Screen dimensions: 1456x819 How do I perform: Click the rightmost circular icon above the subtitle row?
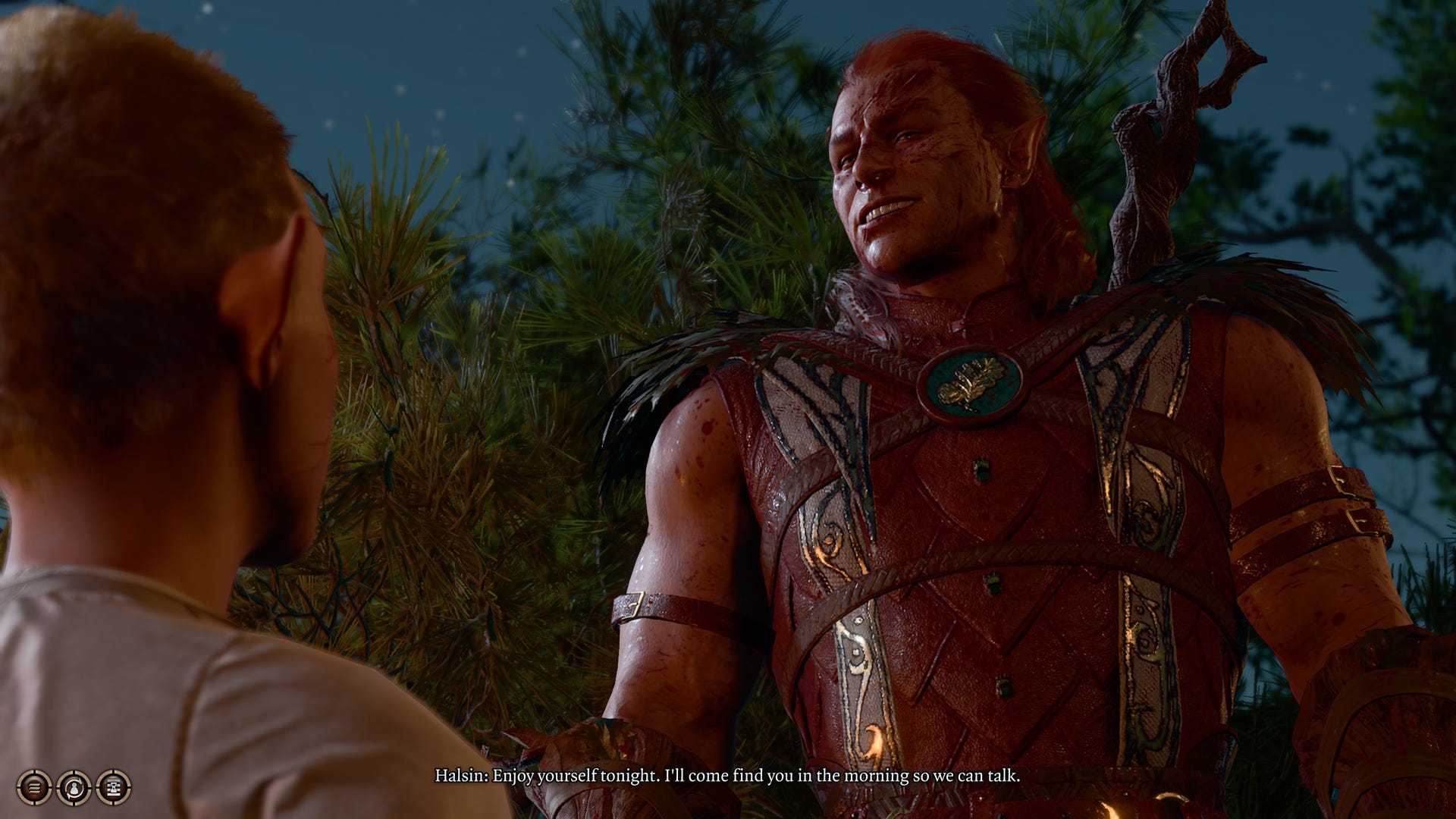pyautogui.click(x=114, y=787)
